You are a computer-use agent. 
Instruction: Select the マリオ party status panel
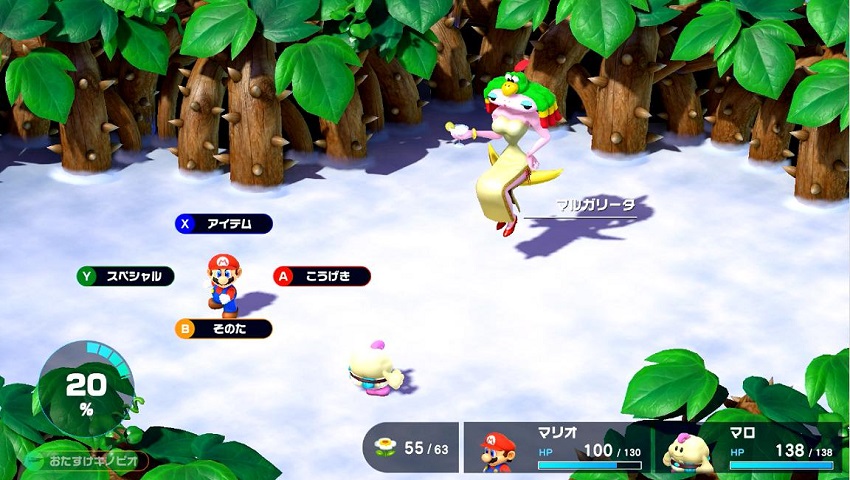coord(558,449)
